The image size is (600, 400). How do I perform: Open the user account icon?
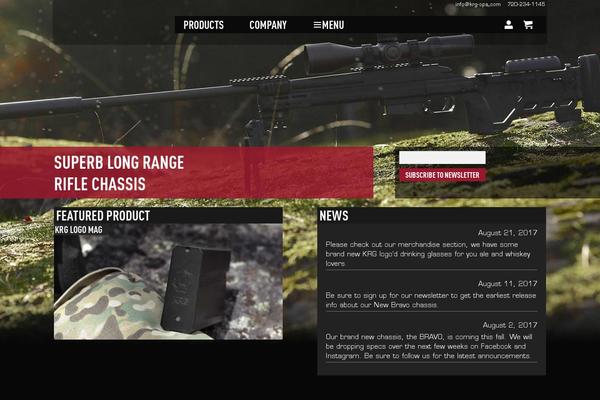point(508,25)
